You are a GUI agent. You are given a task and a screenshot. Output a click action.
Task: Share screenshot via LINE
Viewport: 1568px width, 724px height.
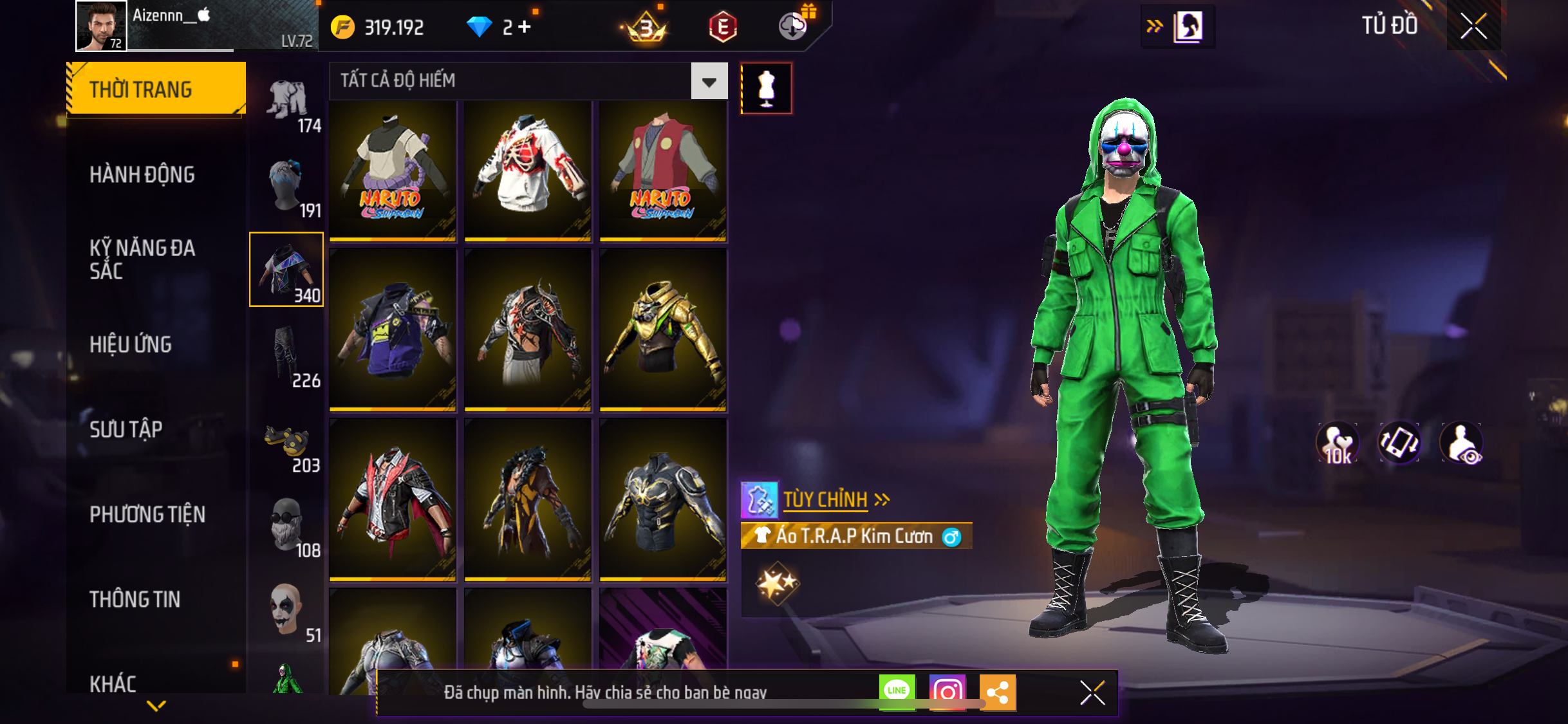[897, 692]
